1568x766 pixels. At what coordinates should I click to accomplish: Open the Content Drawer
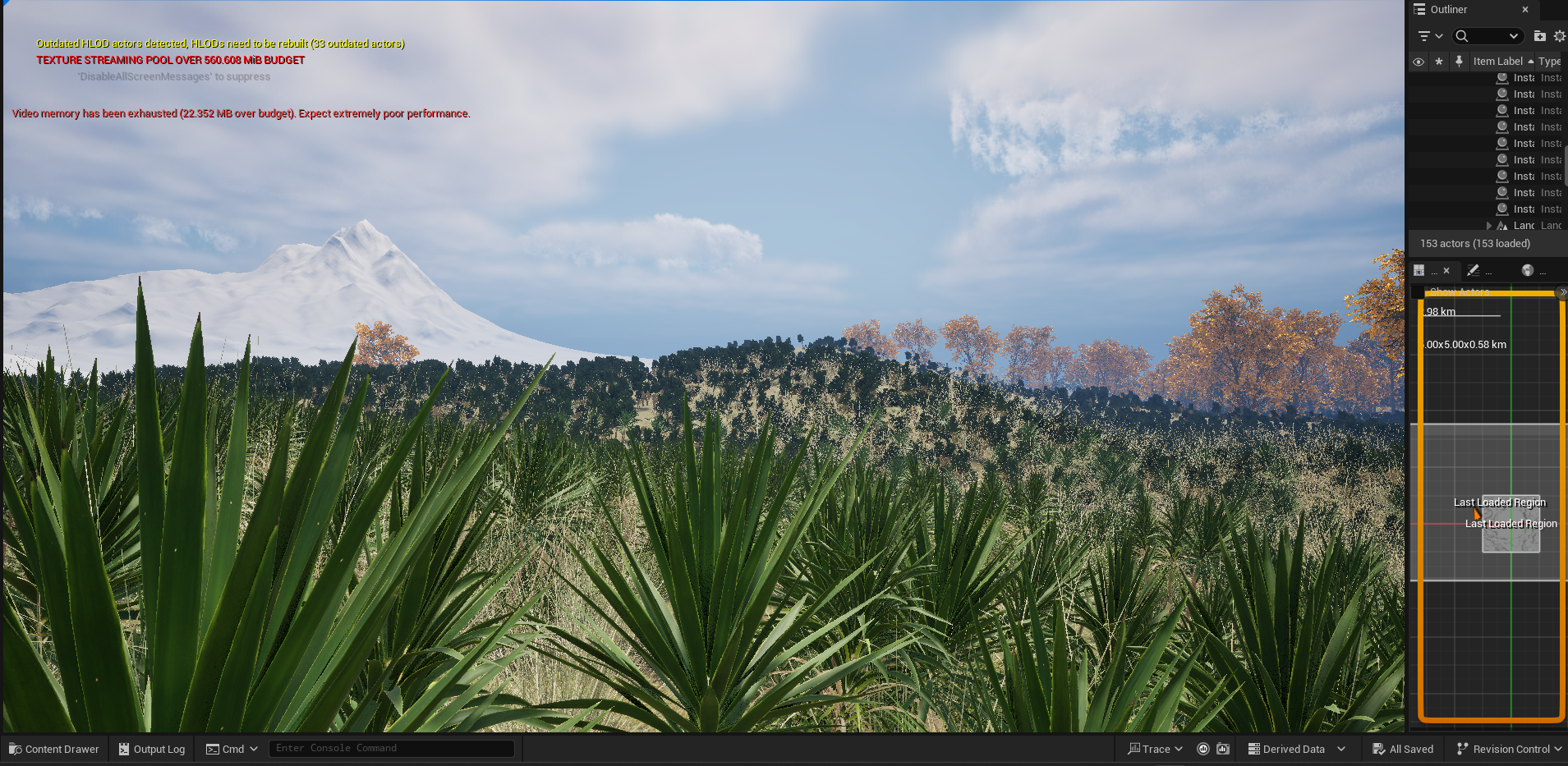tap(53, 749)
